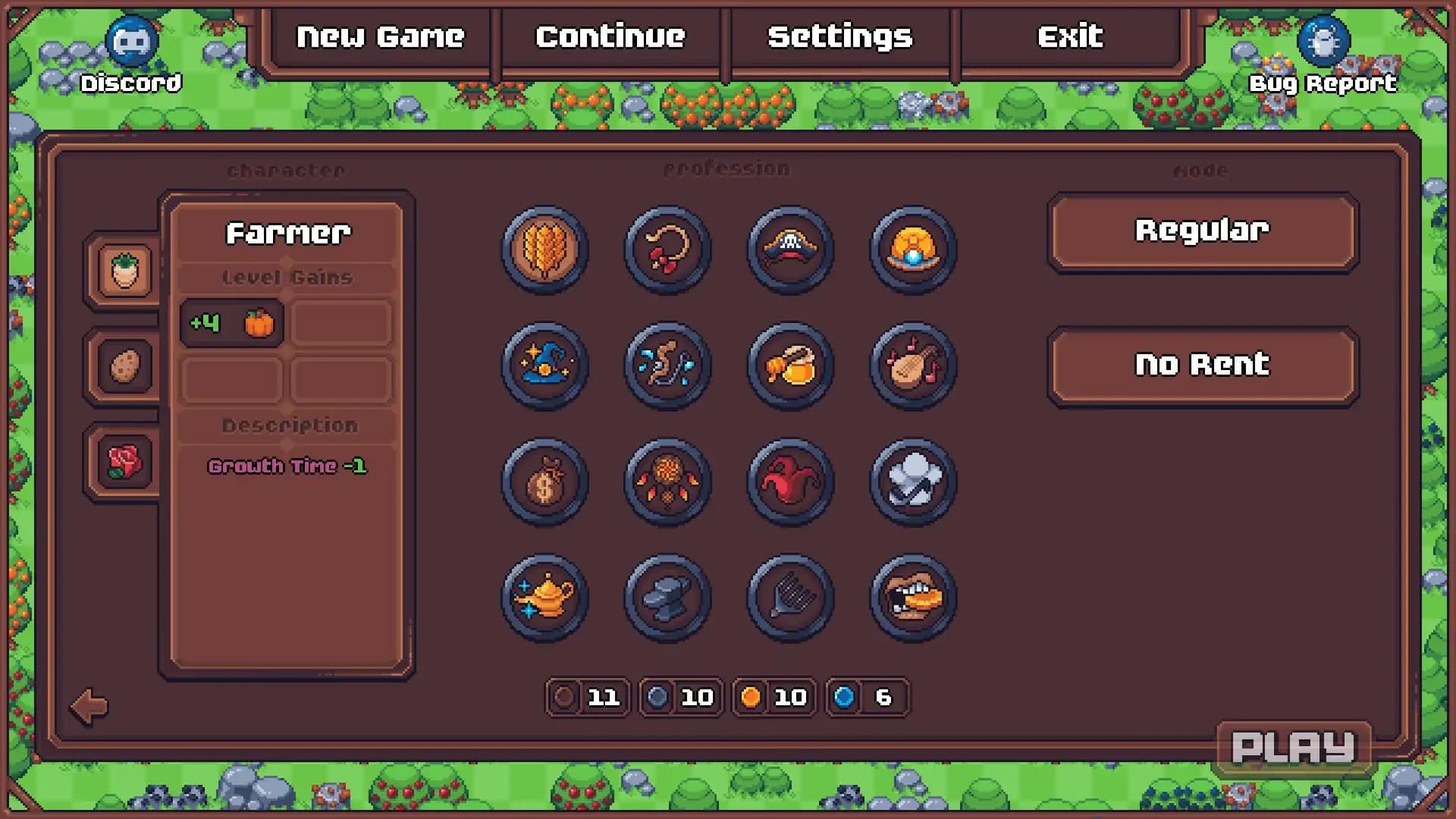The width and height of the screenshot is (1456, 819).
Task: Select the money bag merchant profession
Action: click(x=544, y=482)
